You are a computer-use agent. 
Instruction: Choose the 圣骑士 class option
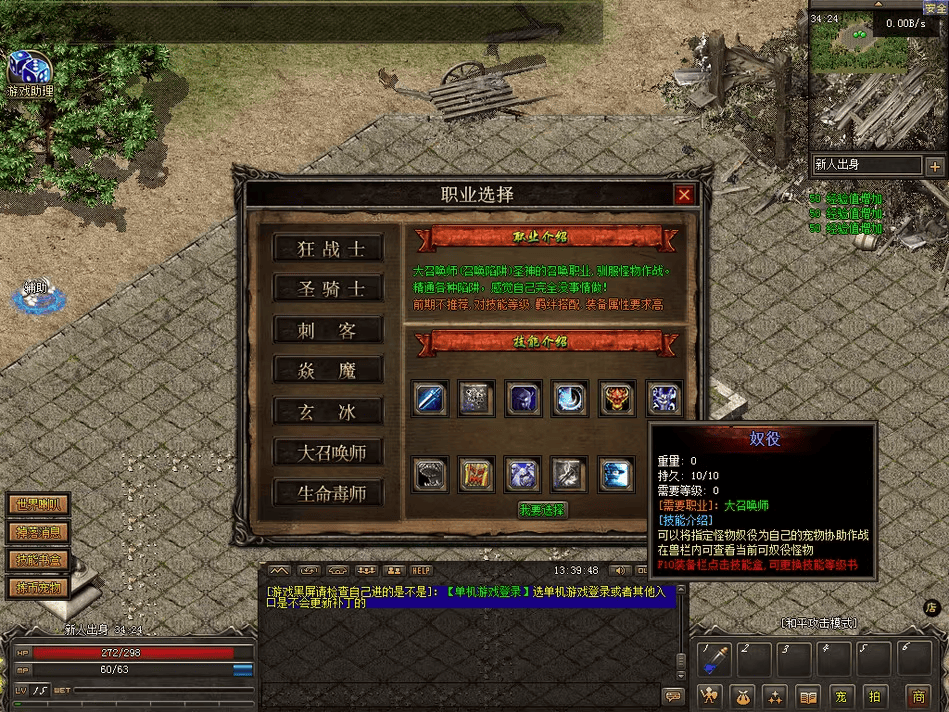[x=329, y=289]
